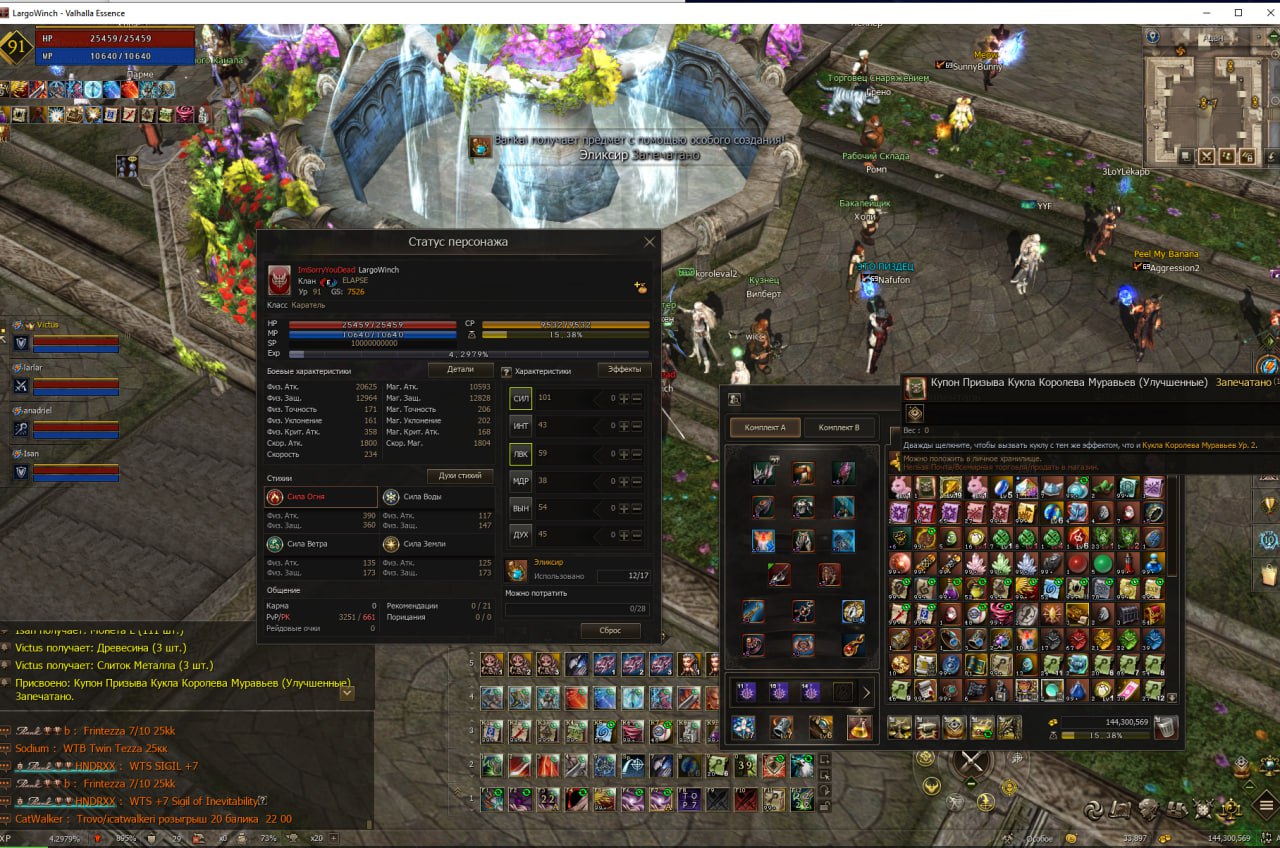
Task: Switch to Комплект A equipment set
Action: pyautogui.click(x=765, y=428)
